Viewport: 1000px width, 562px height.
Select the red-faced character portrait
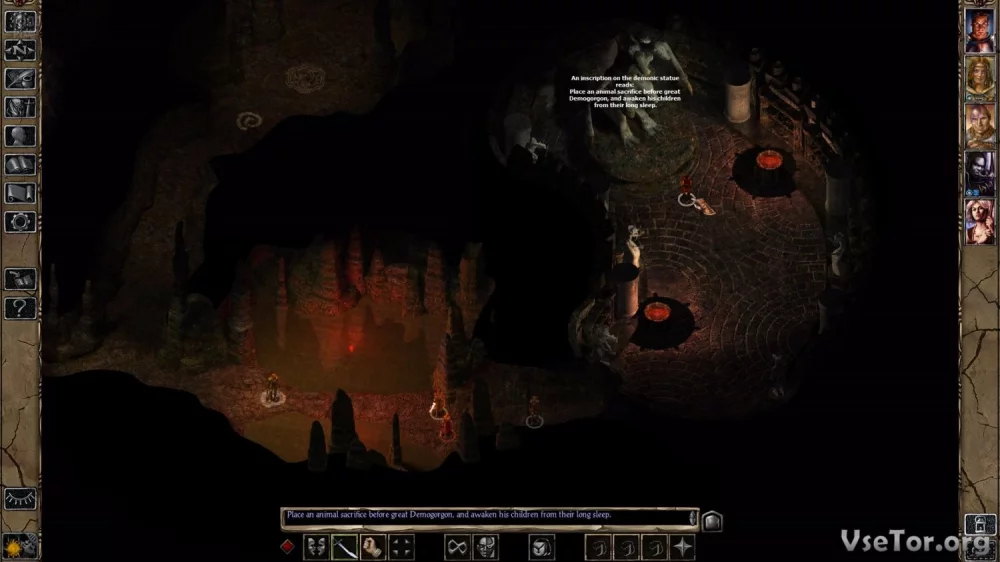979,30
